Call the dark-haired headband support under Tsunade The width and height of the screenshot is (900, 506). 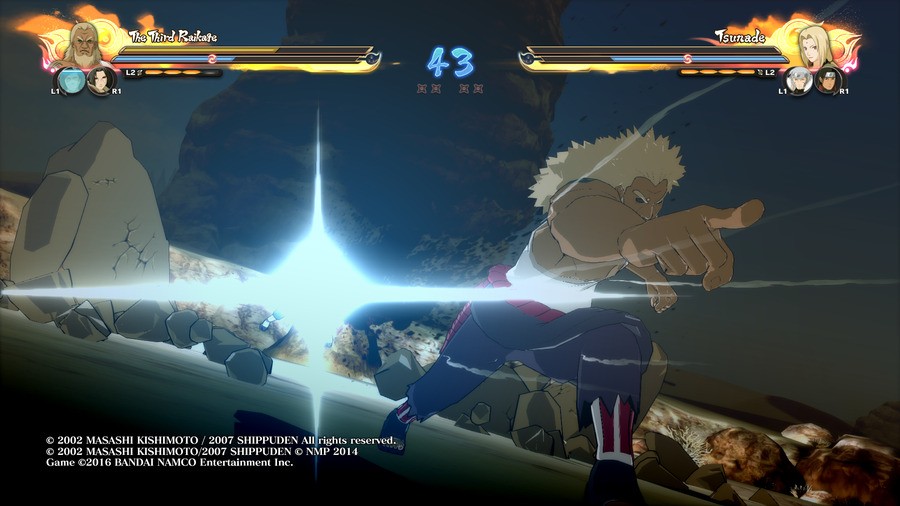click(827, 80)
